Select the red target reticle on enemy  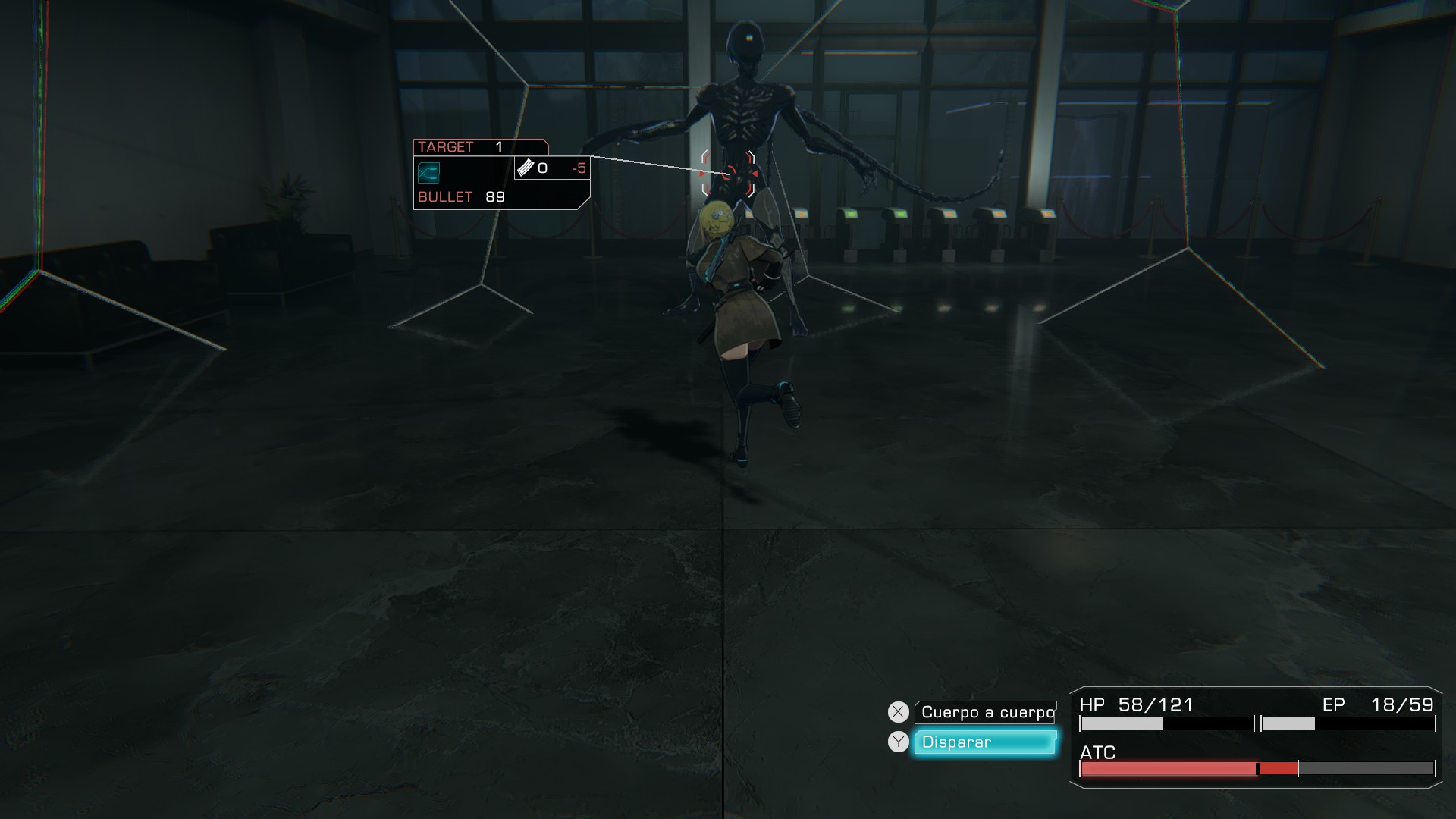click(x=728, y=174)
